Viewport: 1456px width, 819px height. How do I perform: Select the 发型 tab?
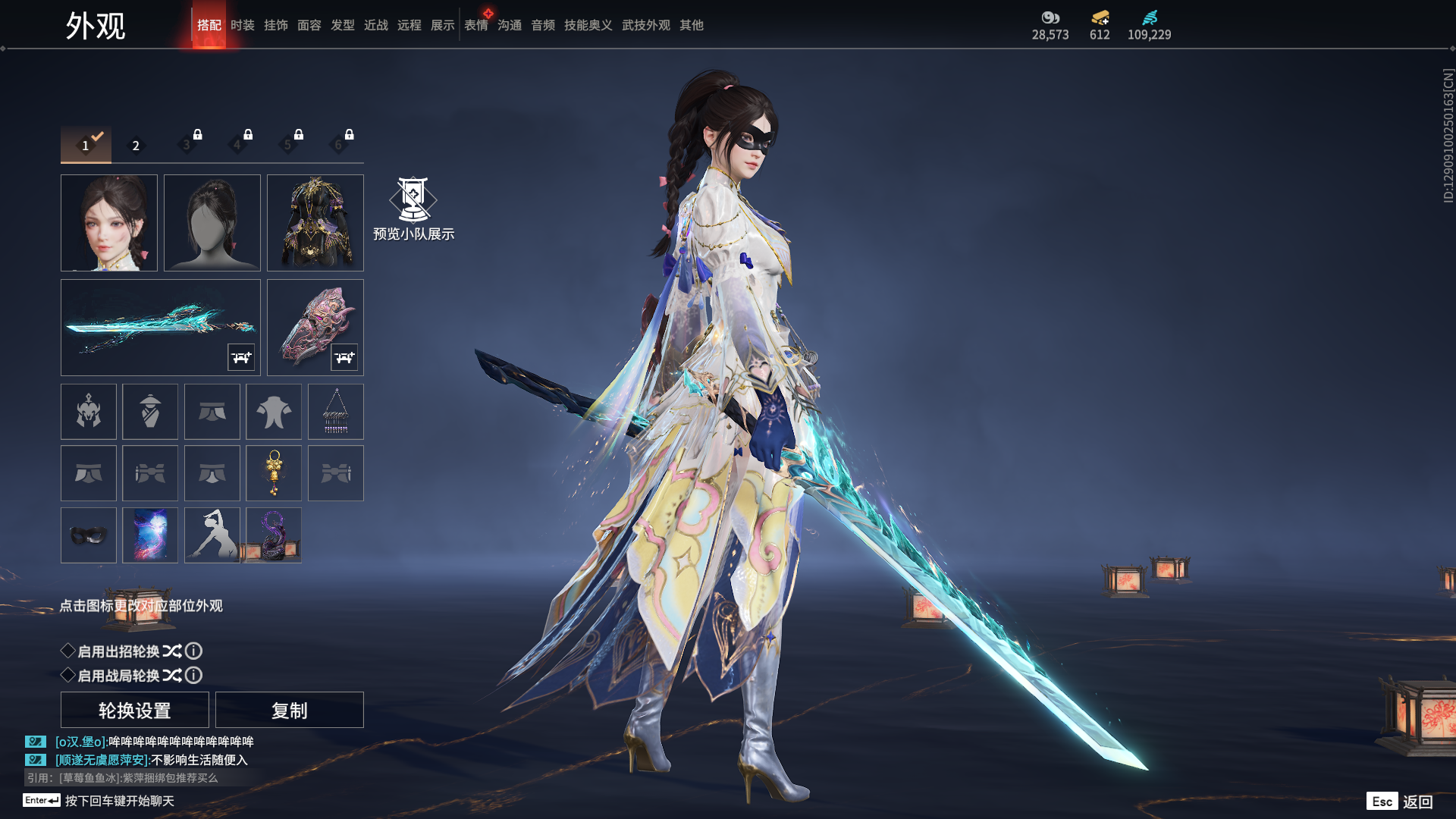pyautogui.click(x=342, y=25)
